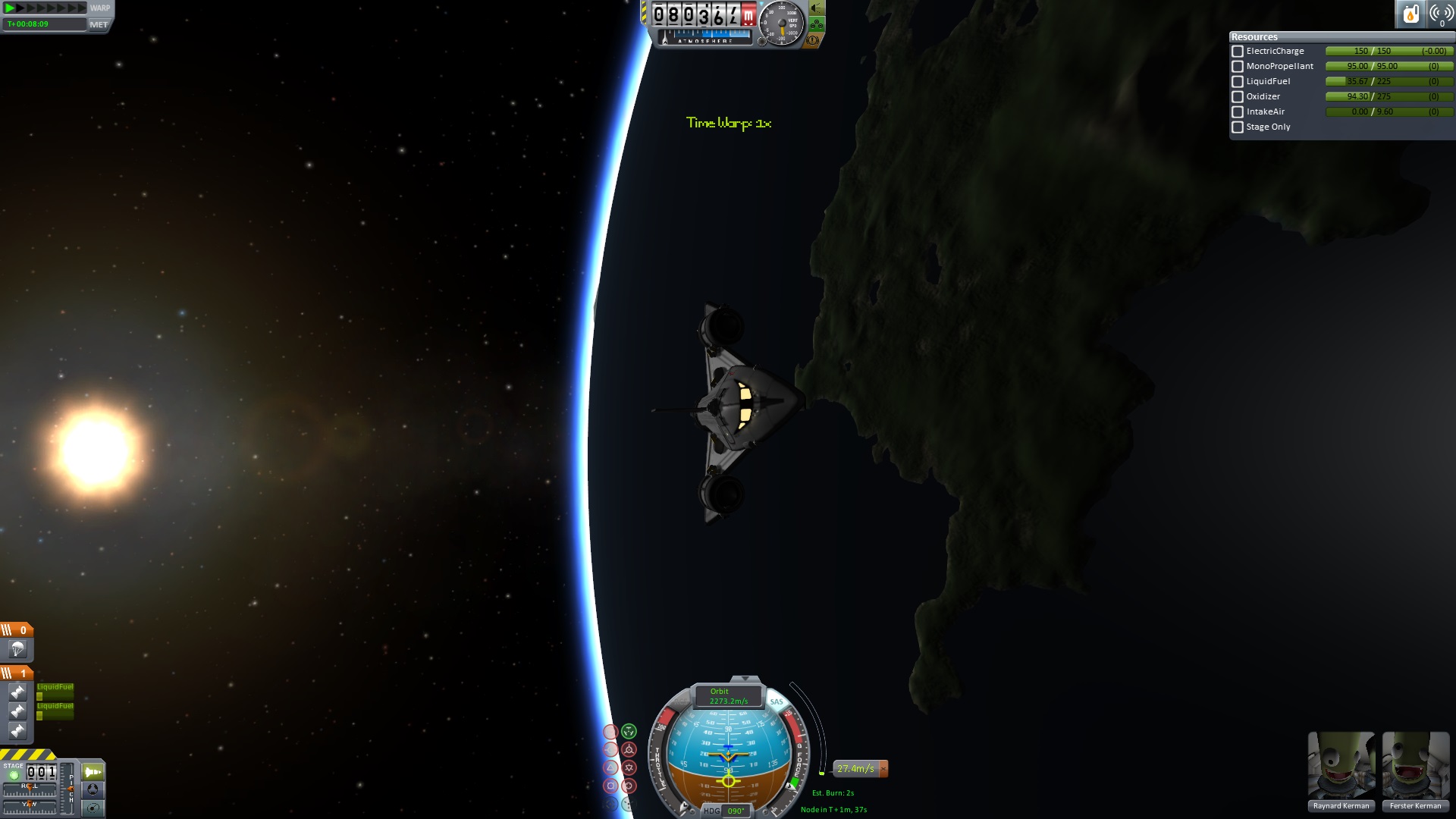The width and height of the screenshot is (1456, 819).
Task: Delete the 27.4m/s maneuver node
Action: coord(883,769)
